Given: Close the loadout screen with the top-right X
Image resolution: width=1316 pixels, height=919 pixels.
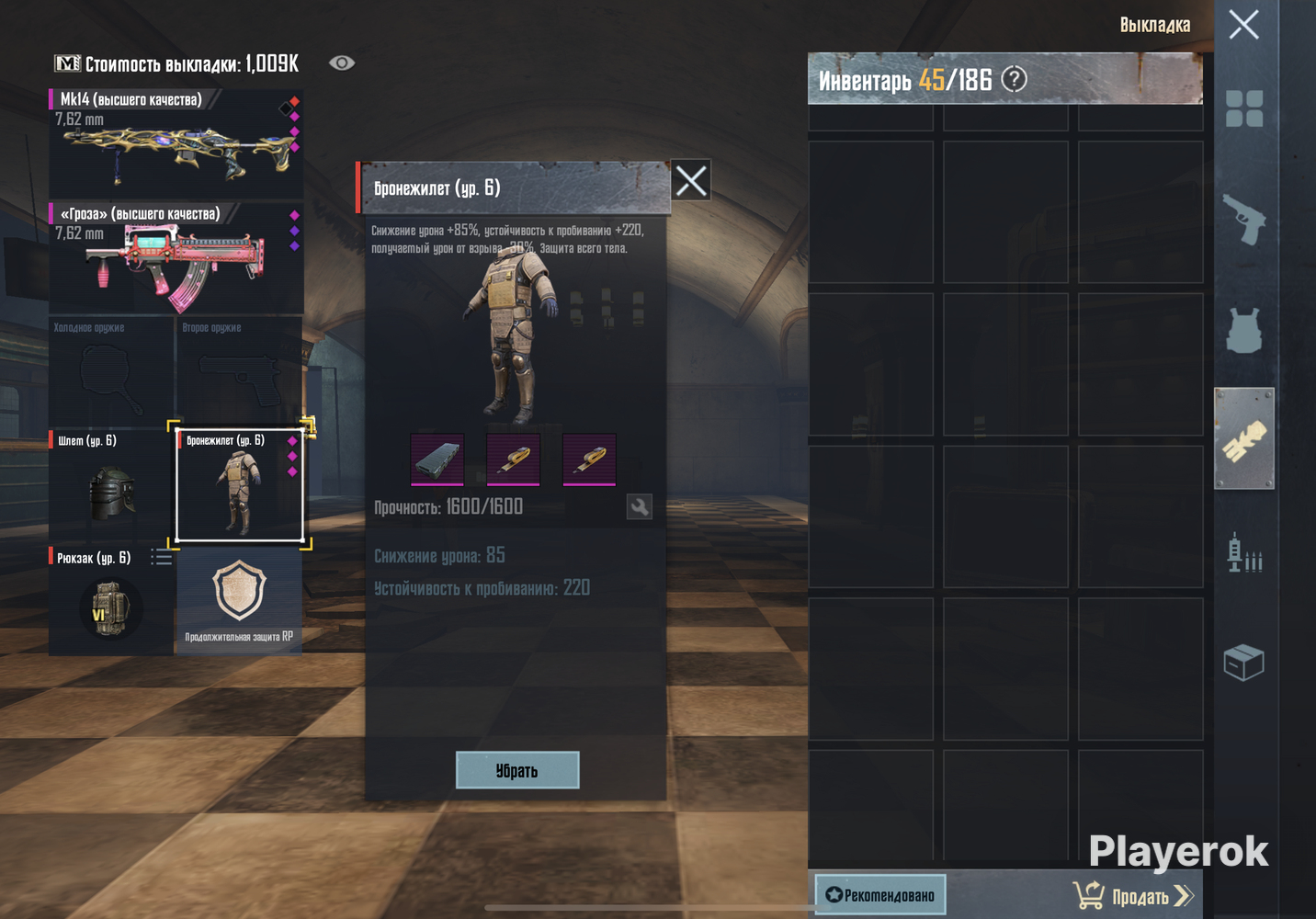Looking at the screenshot, I should click(x=1243, y=25).
